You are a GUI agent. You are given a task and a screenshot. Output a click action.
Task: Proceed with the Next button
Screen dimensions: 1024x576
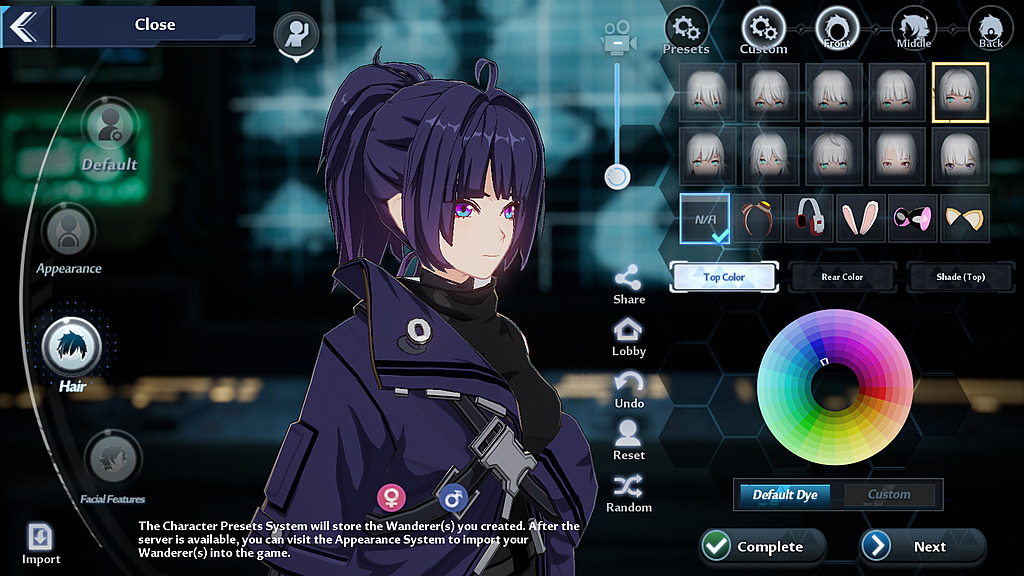tap(923, 546)
